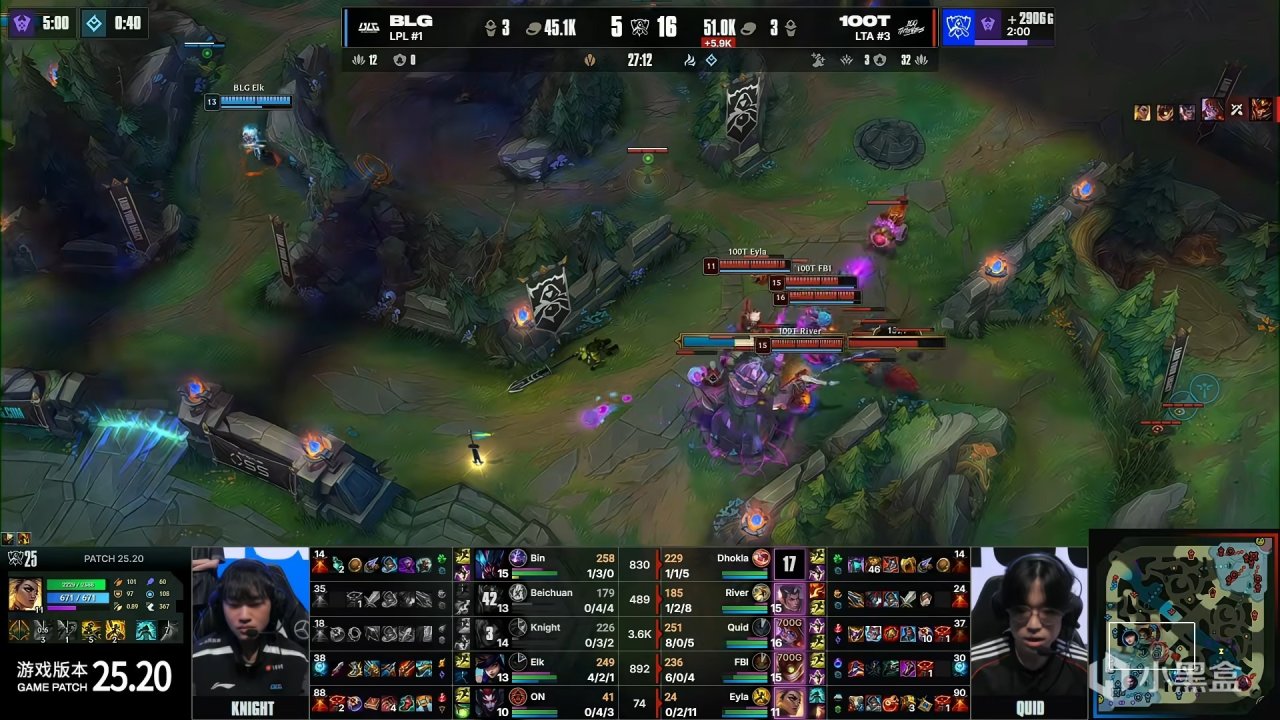Choose River's champion portrait on the scoreboard
Viewport: 1280px width, 720px height.
click(789, 597)
